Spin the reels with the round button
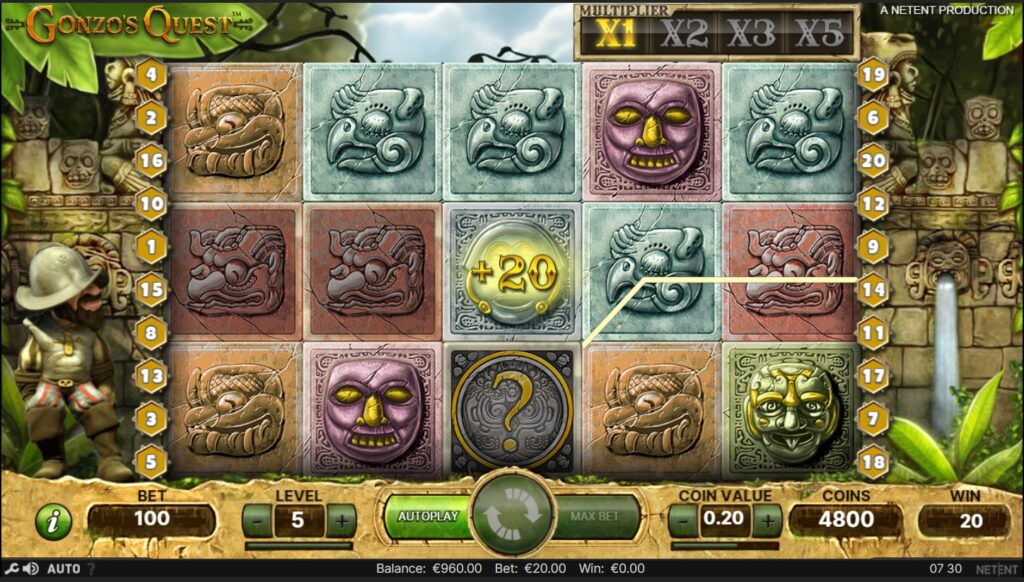Viewport: 1024px width, 582px height. click(x=513, y=516)
